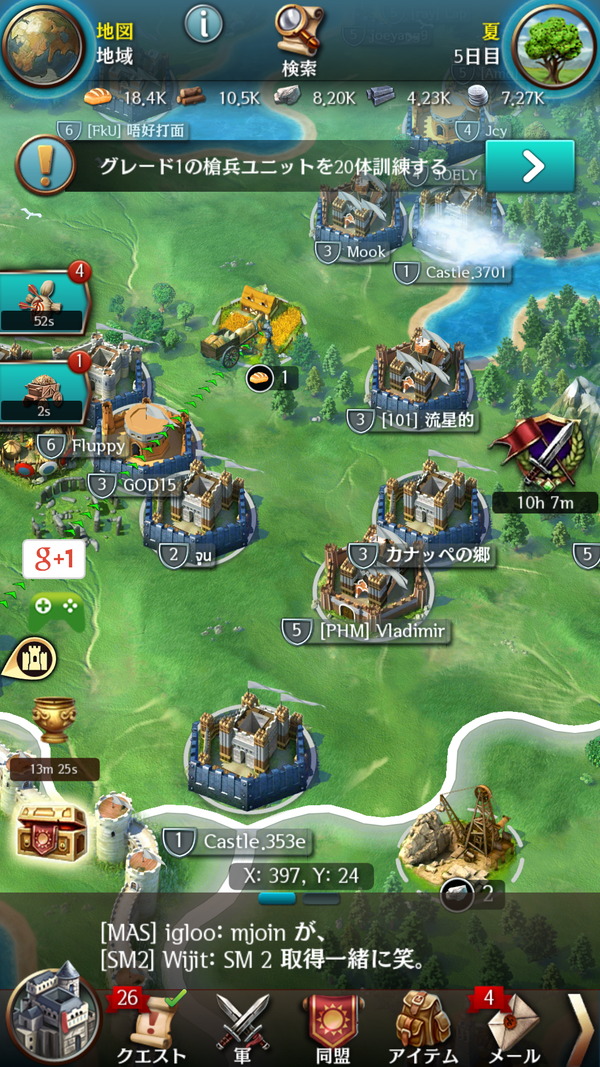The image size is (600, 1067).
Task: Open the golden trophy cup timer
Action: tap(54, 722)
